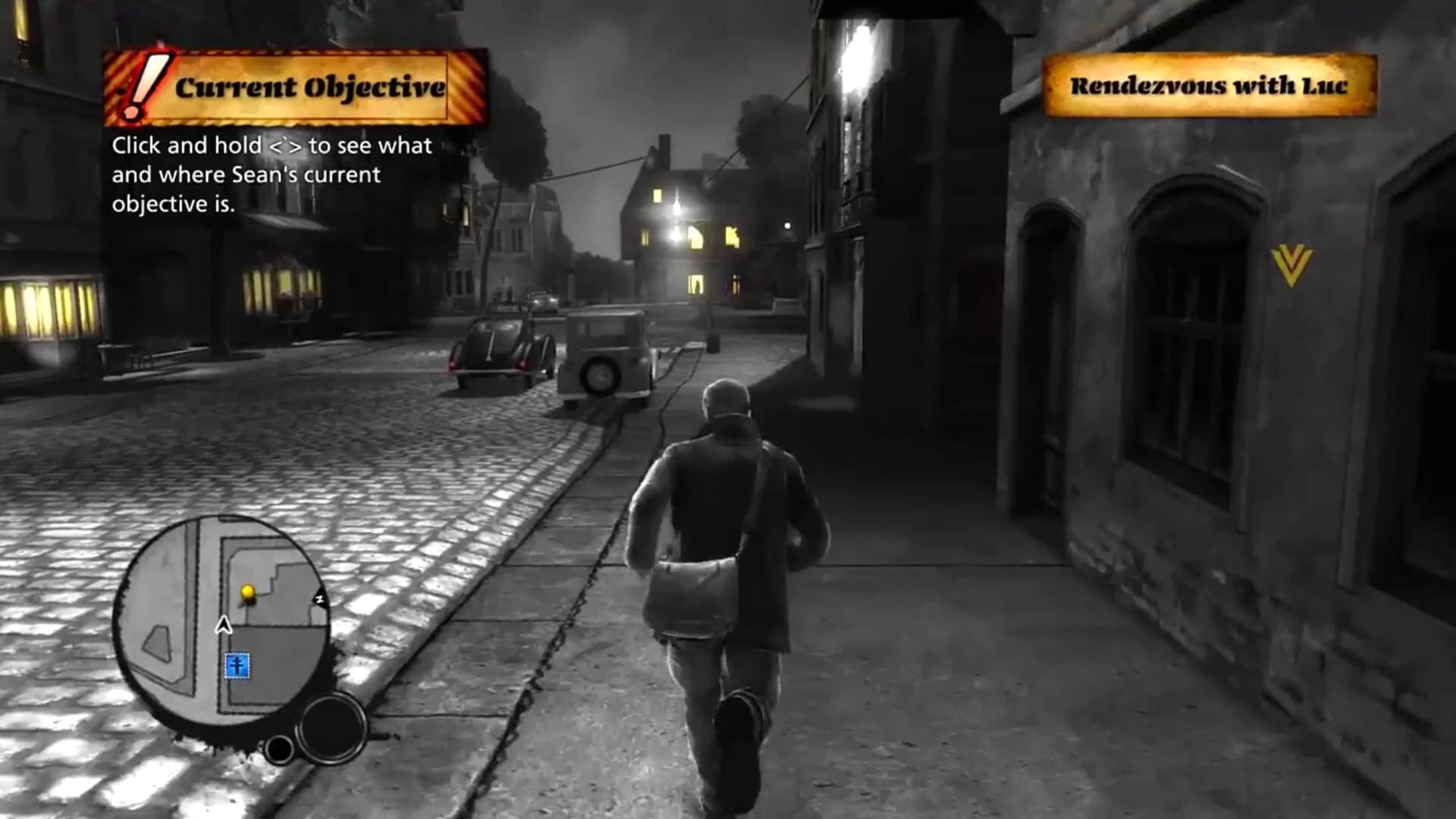Toggle the Current Objective banner visibility
Screen dimensions: 1456x819
point(296,86)
